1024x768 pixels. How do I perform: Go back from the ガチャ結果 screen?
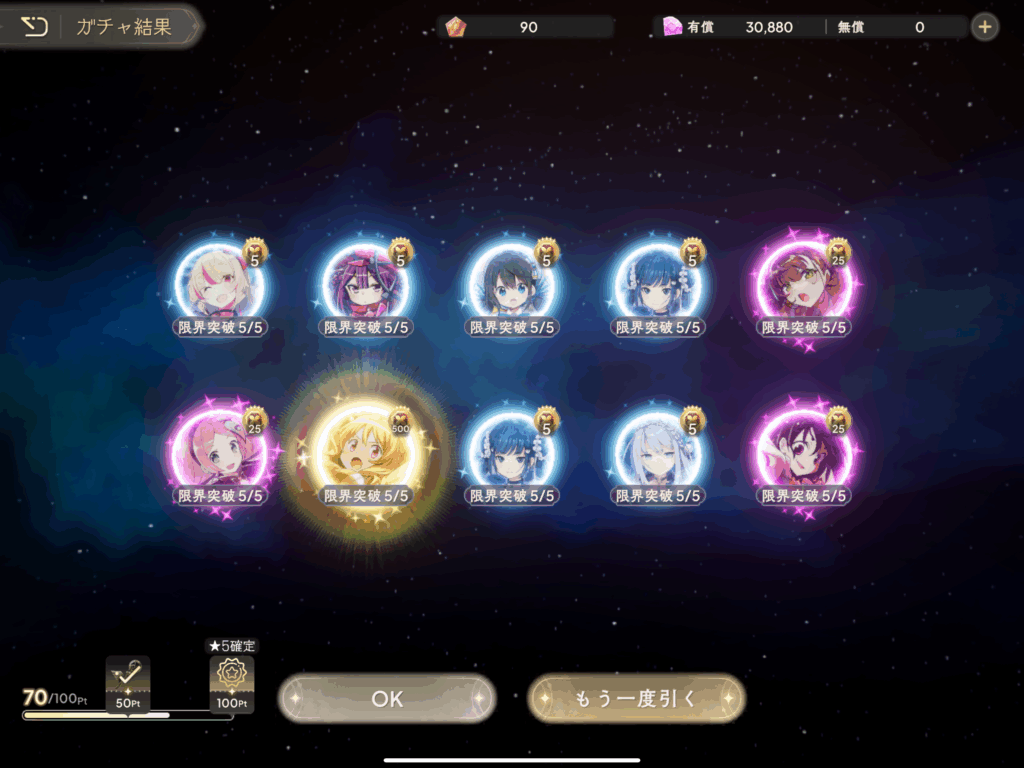35,27
